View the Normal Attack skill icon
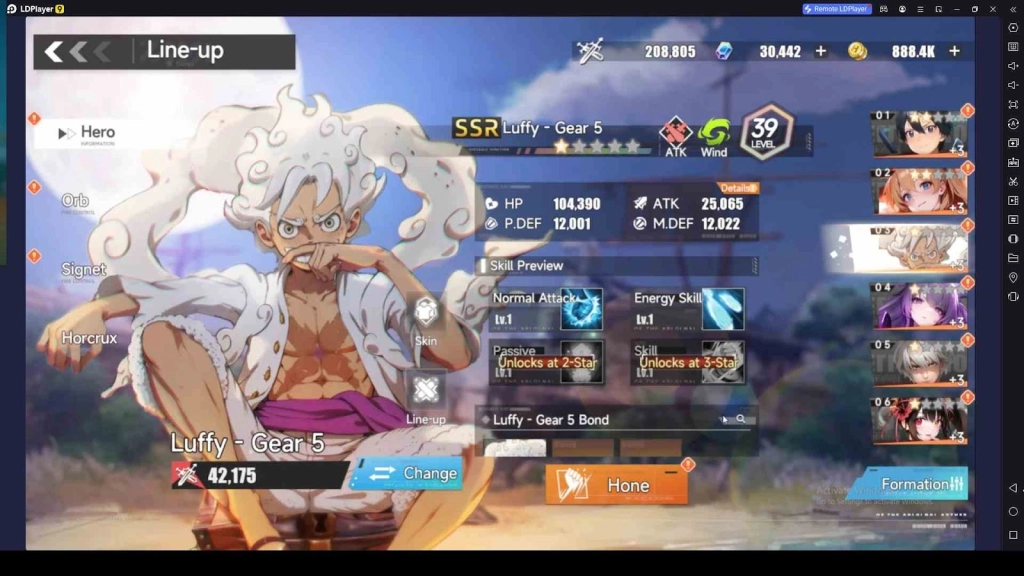The height and width of the screenshot is (576, 1024). [x=581, y=309]
